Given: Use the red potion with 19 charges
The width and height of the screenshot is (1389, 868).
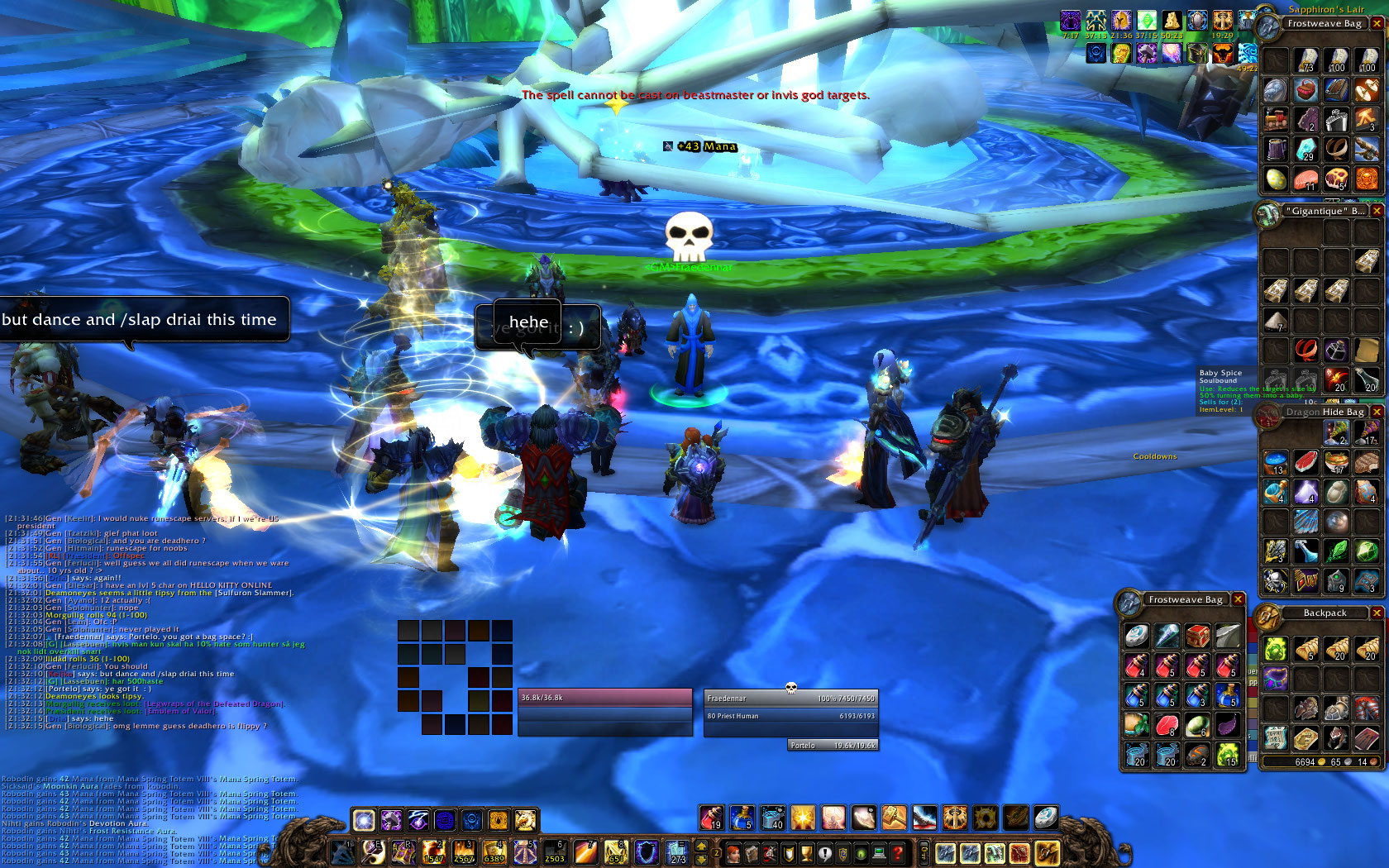Looking at the screenshot, I should (x=711, y=818).
